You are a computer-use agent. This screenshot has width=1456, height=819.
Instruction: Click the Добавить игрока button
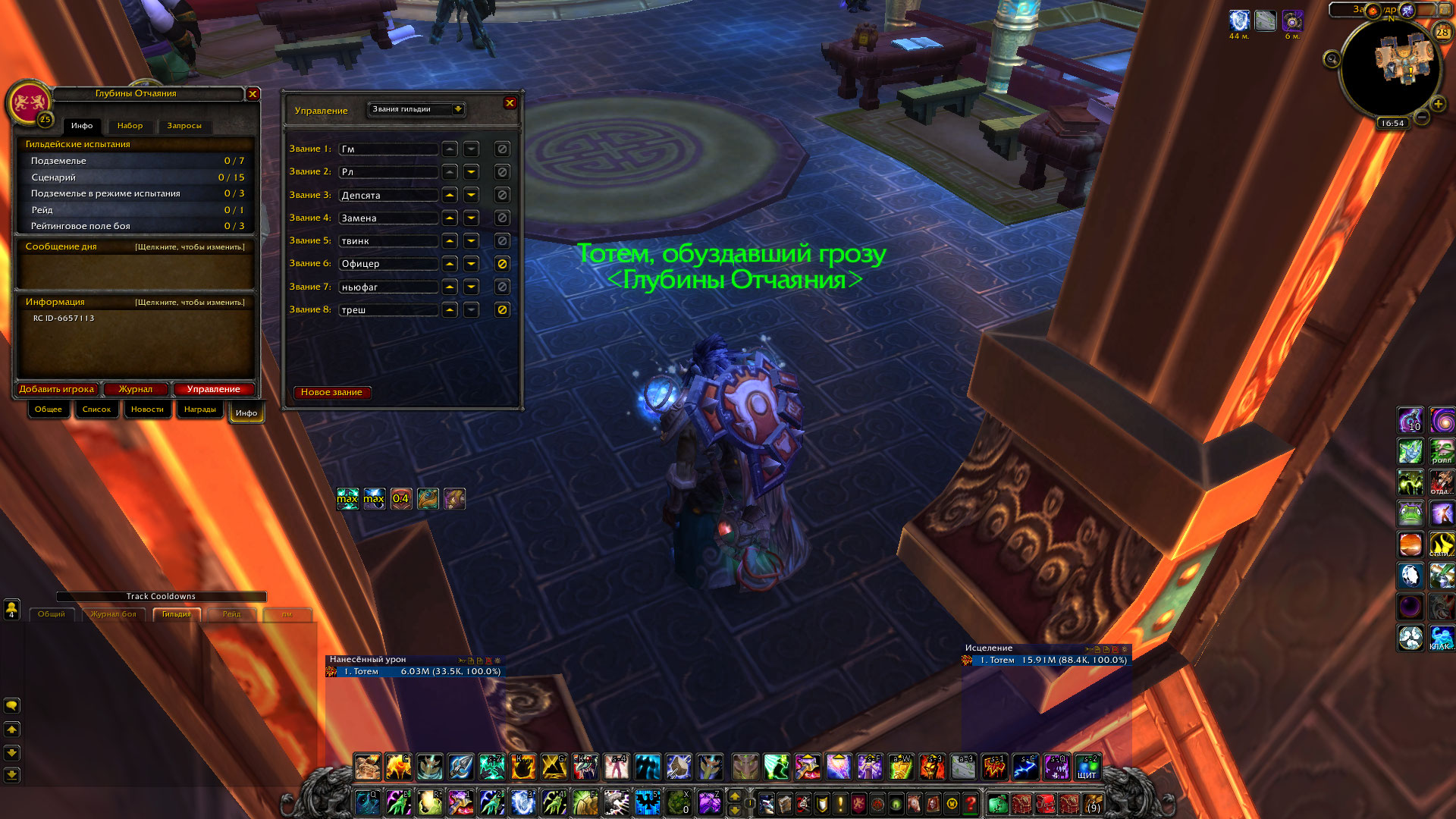pyautogui.click(x=57, y=389)
